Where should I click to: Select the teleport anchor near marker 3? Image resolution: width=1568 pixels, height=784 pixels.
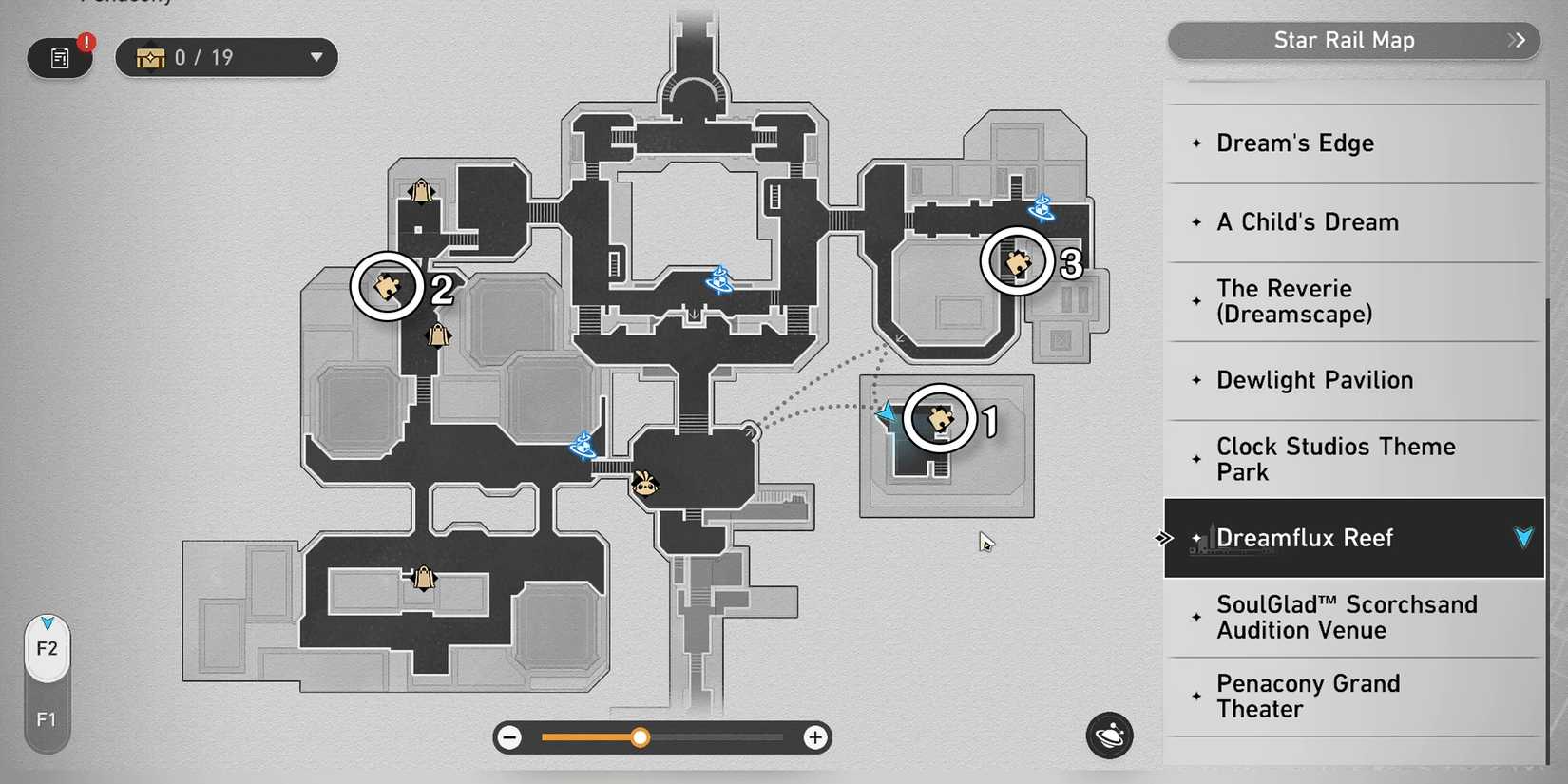tap(1042, 209)
